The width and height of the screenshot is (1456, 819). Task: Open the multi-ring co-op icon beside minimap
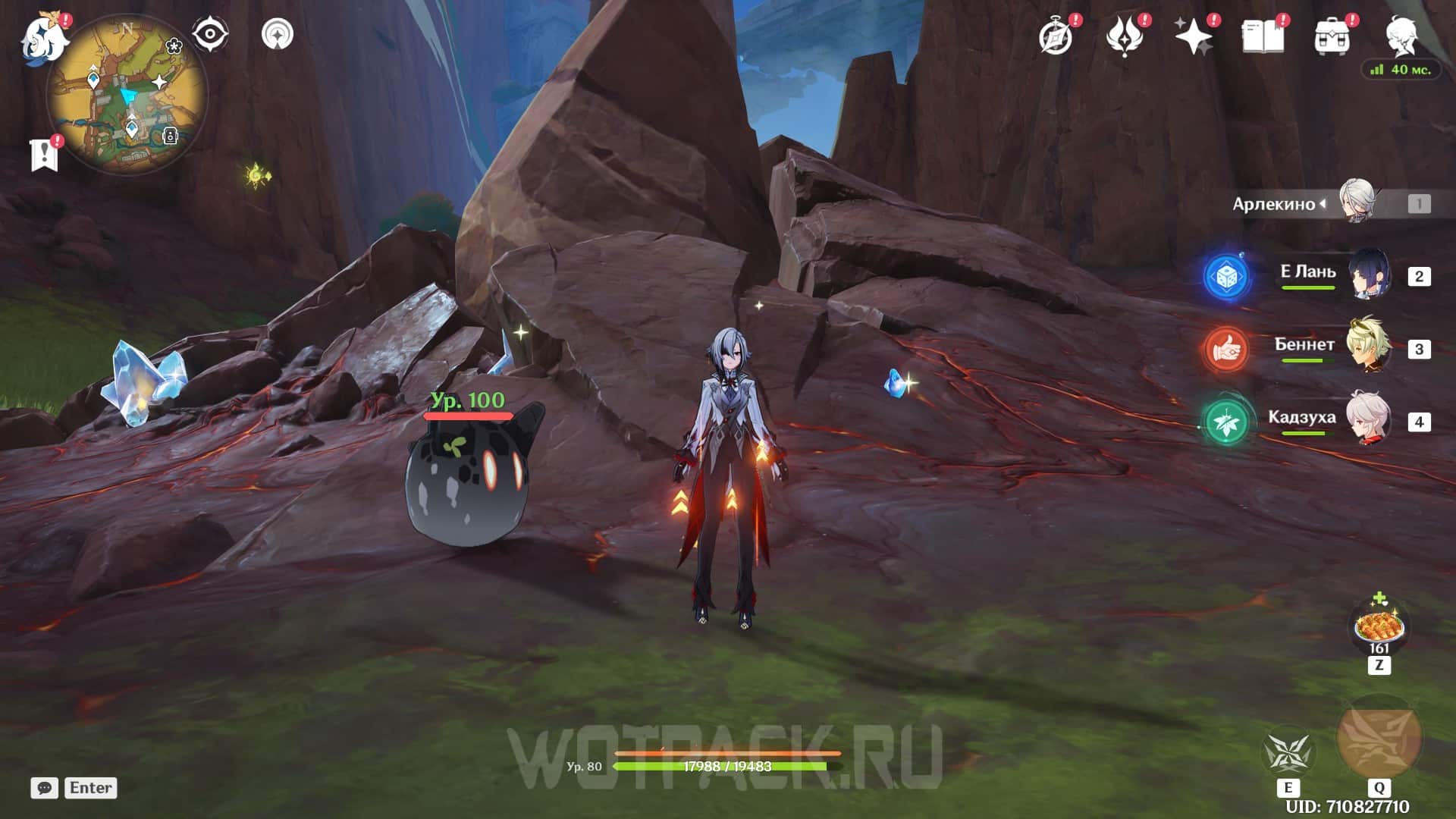pos(278,34)
